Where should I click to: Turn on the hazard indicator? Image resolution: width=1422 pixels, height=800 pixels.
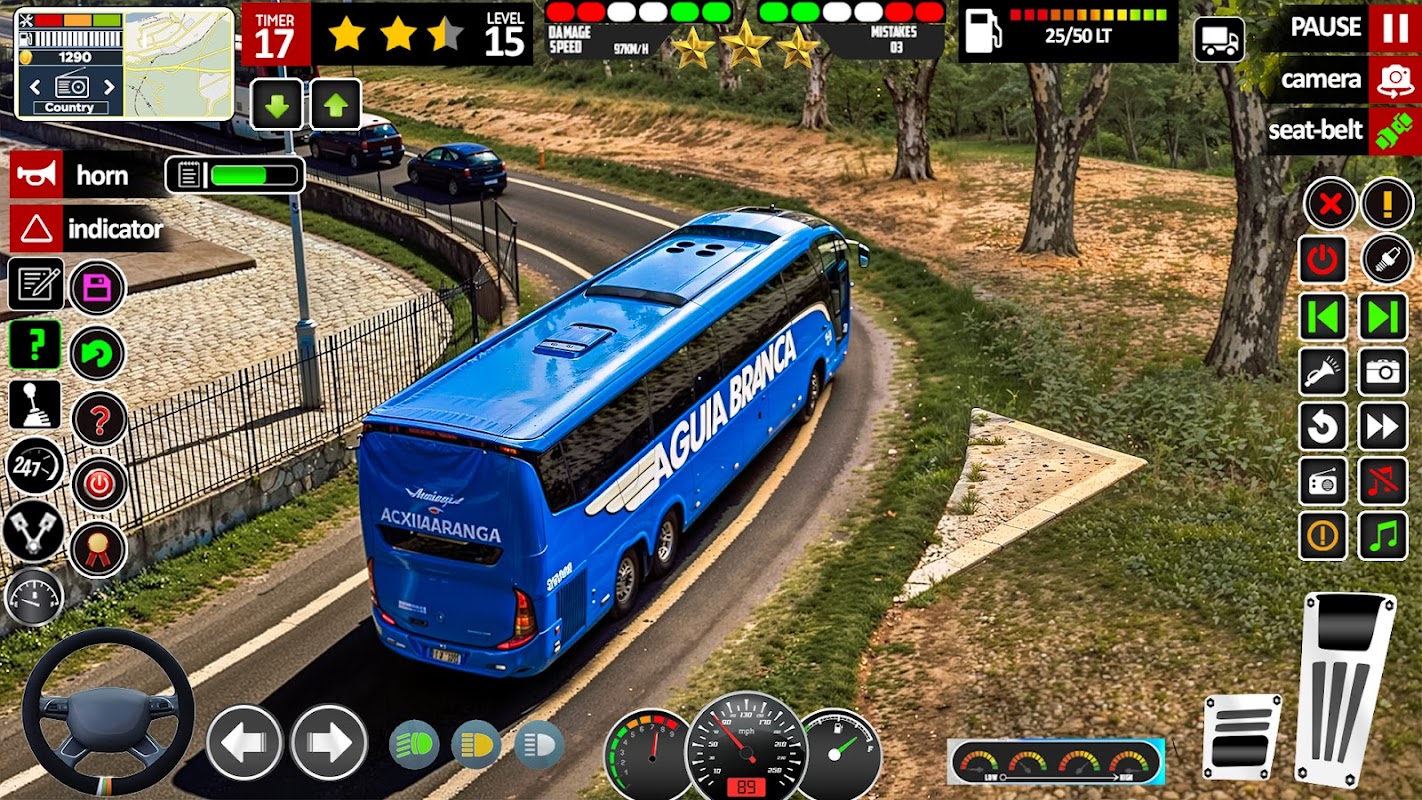[37, 229]
